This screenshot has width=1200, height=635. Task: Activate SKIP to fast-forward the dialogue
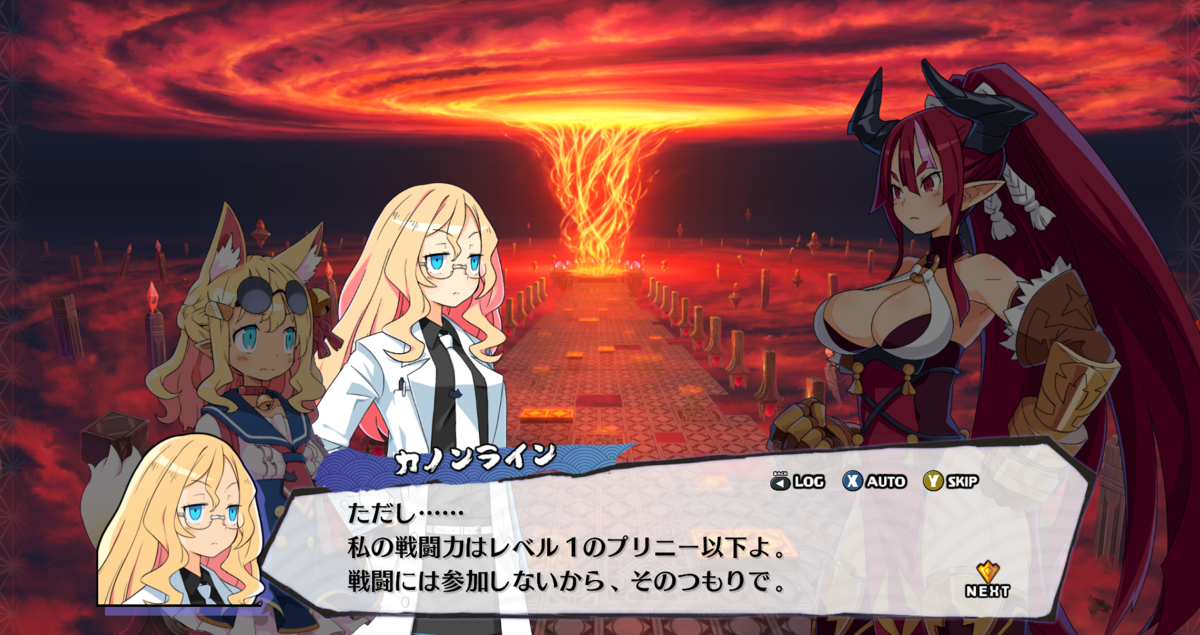(x=950, y=482)
